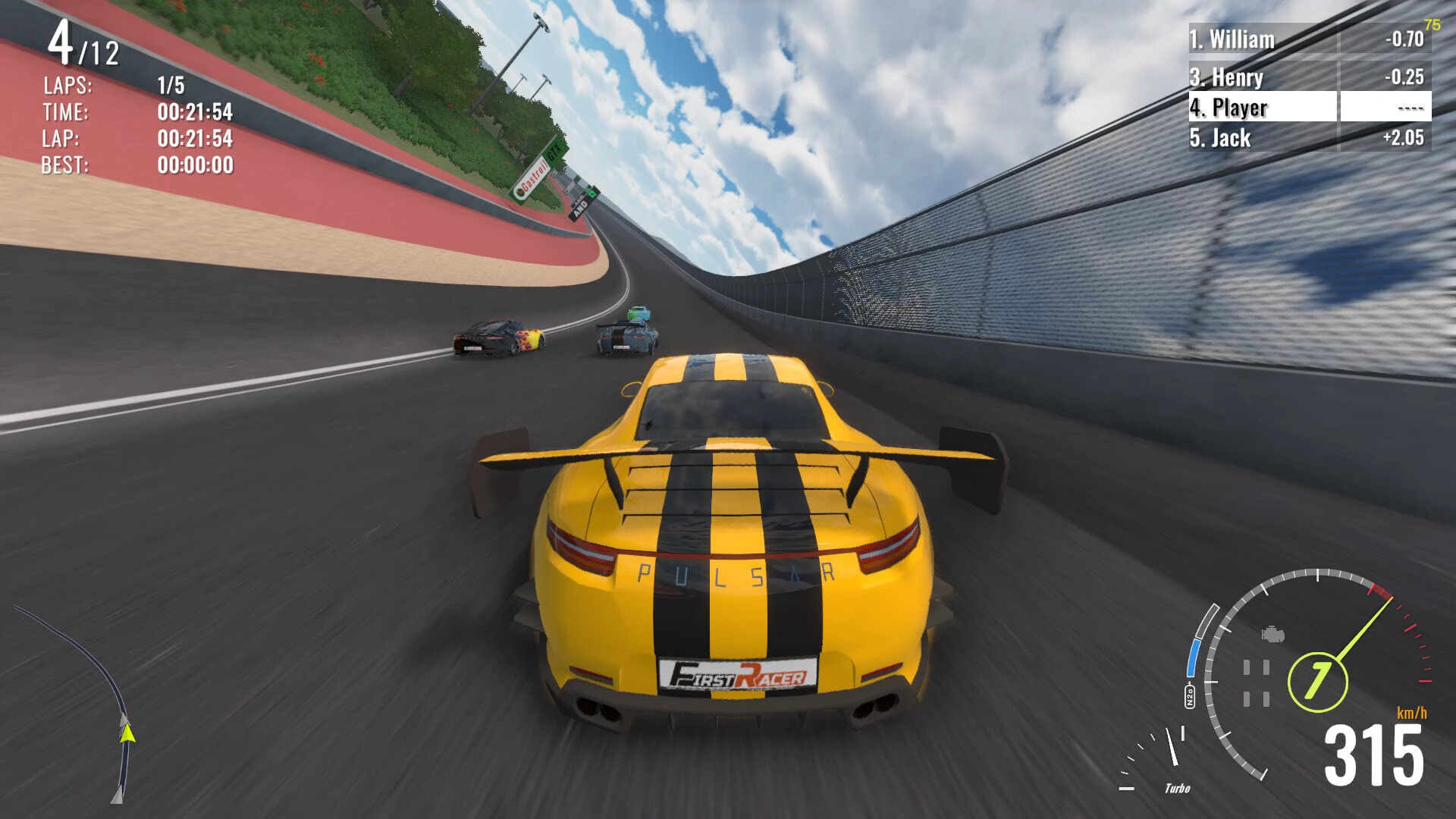Image resolution: width=1456 pixels, height=819 pixels.
Task: Select the Turbo gauge needle
Action: click(x=1173, y=747)
